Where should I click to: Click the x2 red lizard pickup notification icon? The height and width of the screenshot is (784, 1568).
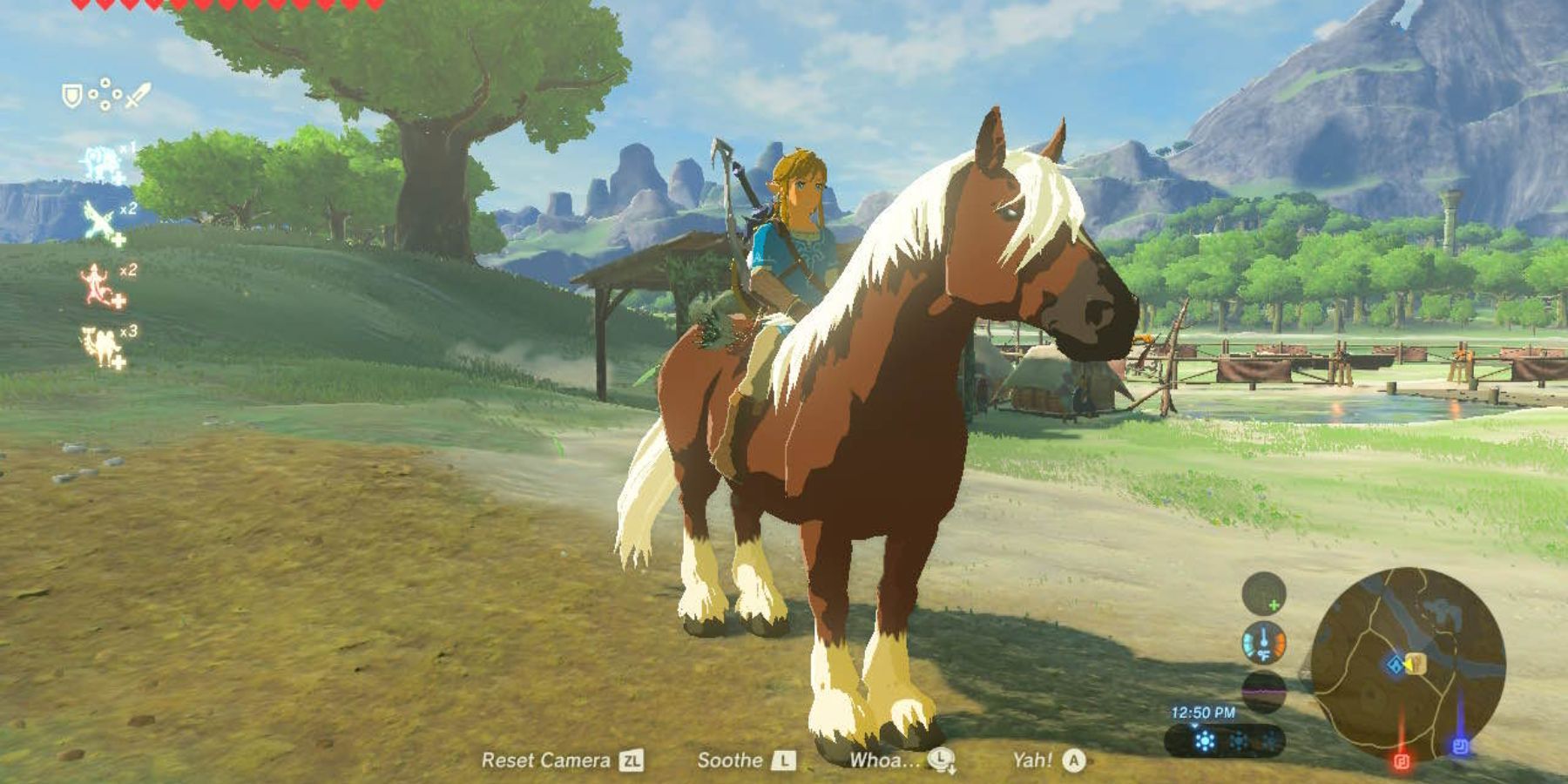point(95,284)
